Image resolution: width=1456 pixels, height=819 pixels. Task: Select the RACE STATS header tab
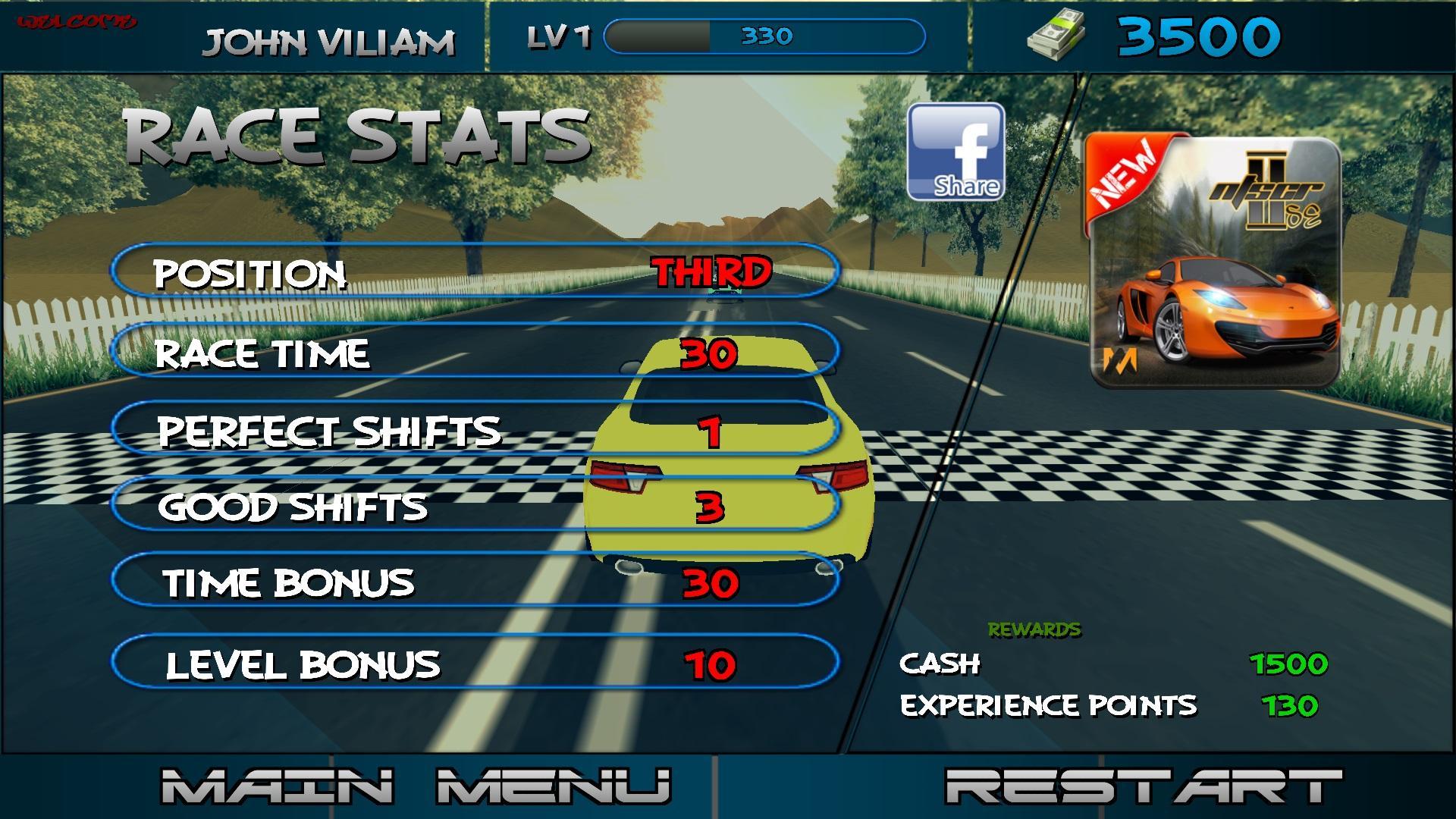click(353, 136)
